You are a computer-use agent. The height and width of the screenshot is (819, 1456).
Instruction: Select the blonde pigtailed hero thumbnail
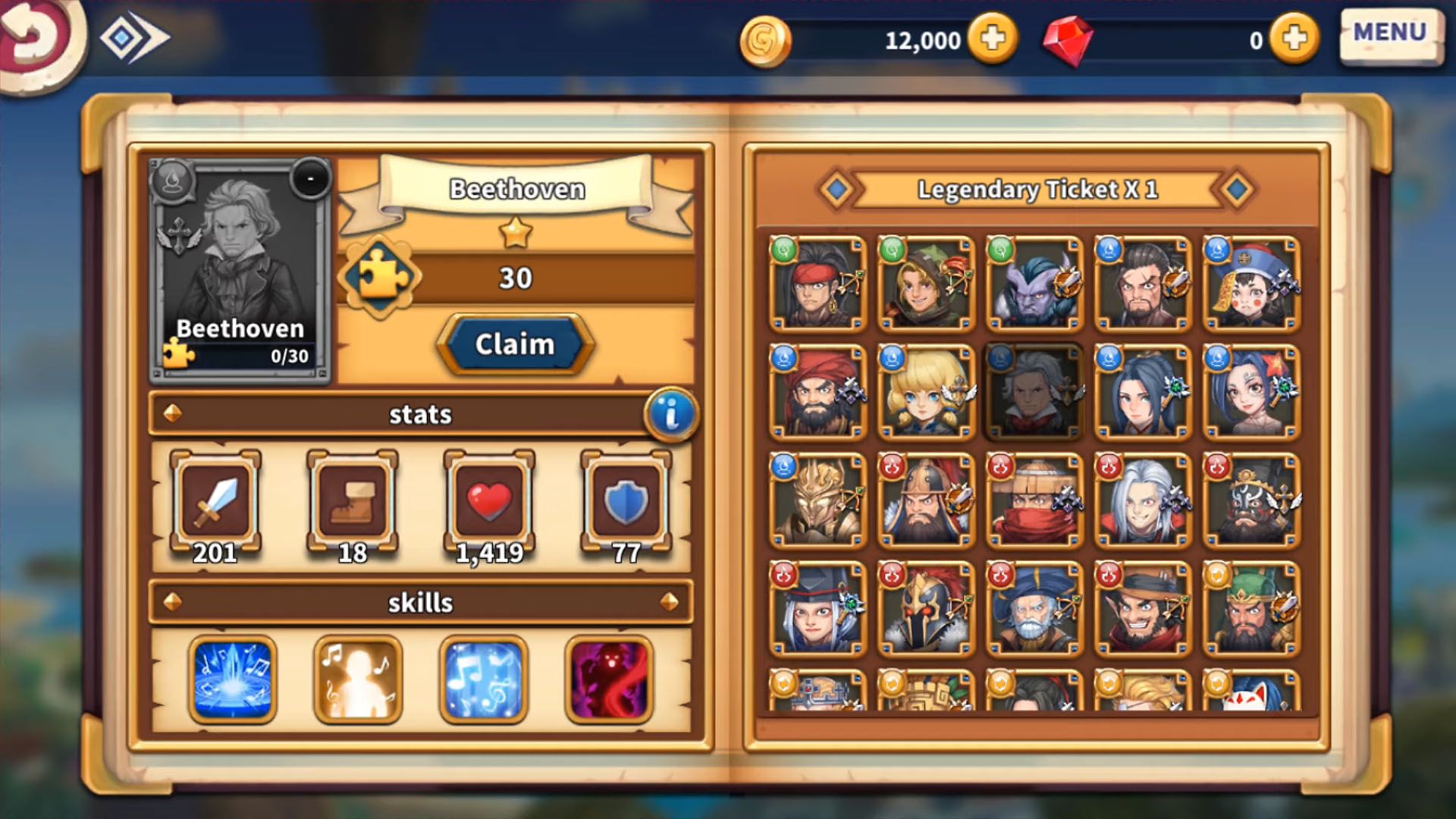(923, 394)
